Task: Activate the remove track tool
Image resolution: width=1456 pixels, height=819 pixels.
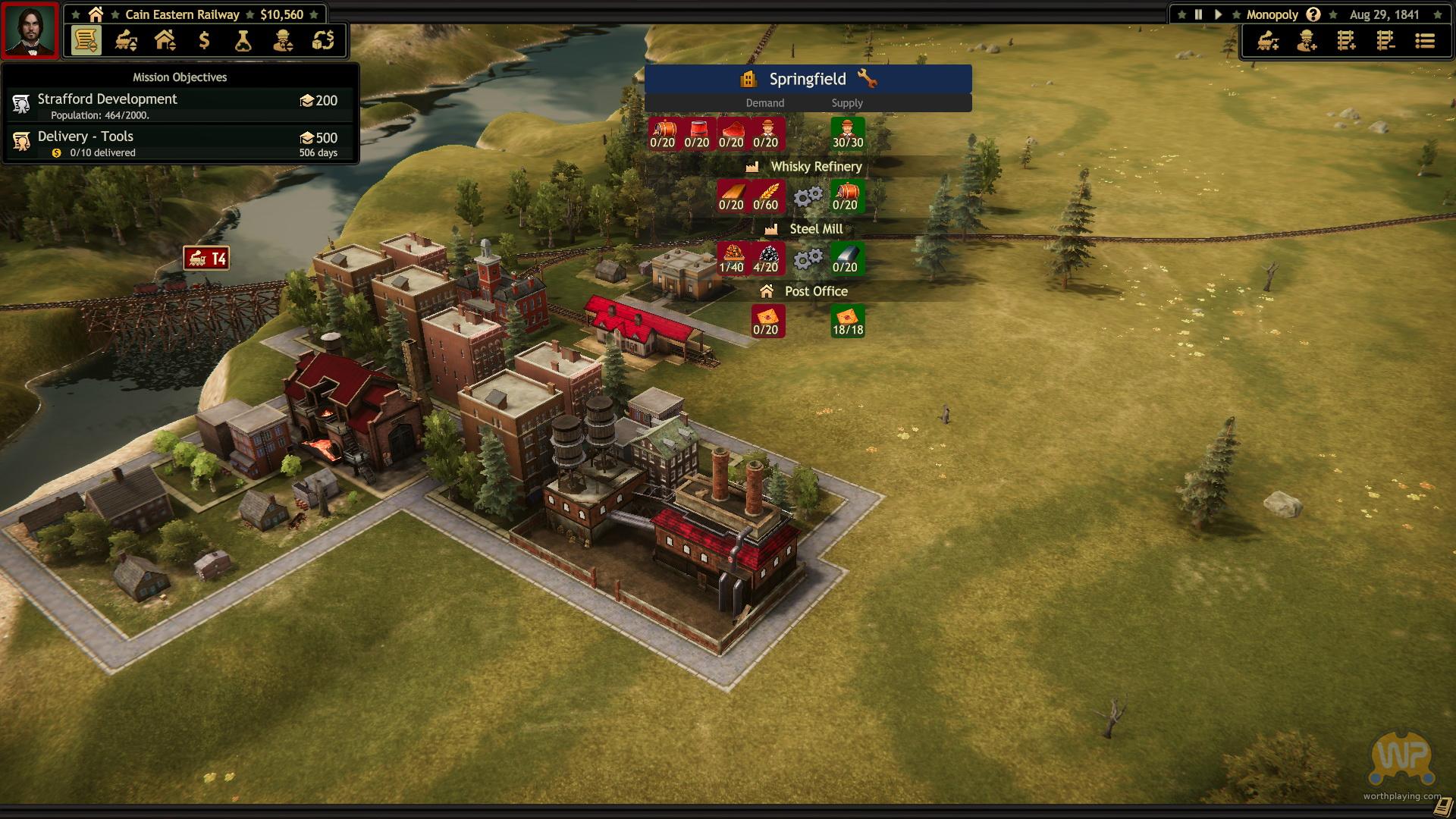Action: coord(1385,41)
